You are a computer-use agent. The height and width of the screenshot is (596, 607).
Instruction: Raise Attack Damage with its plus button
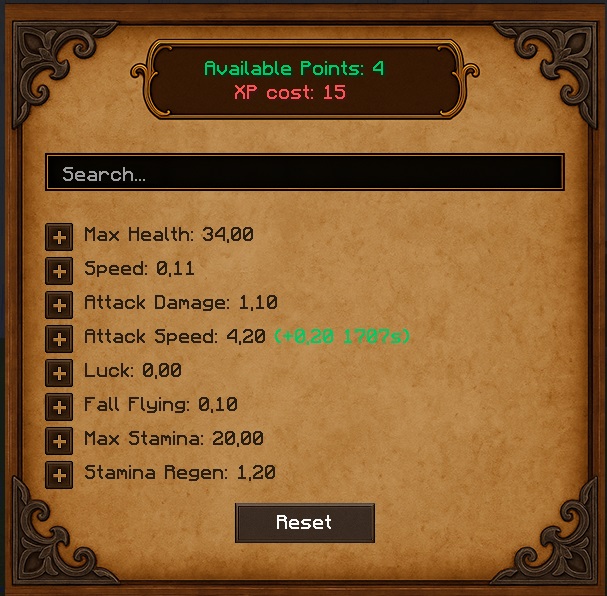(59, 305)
